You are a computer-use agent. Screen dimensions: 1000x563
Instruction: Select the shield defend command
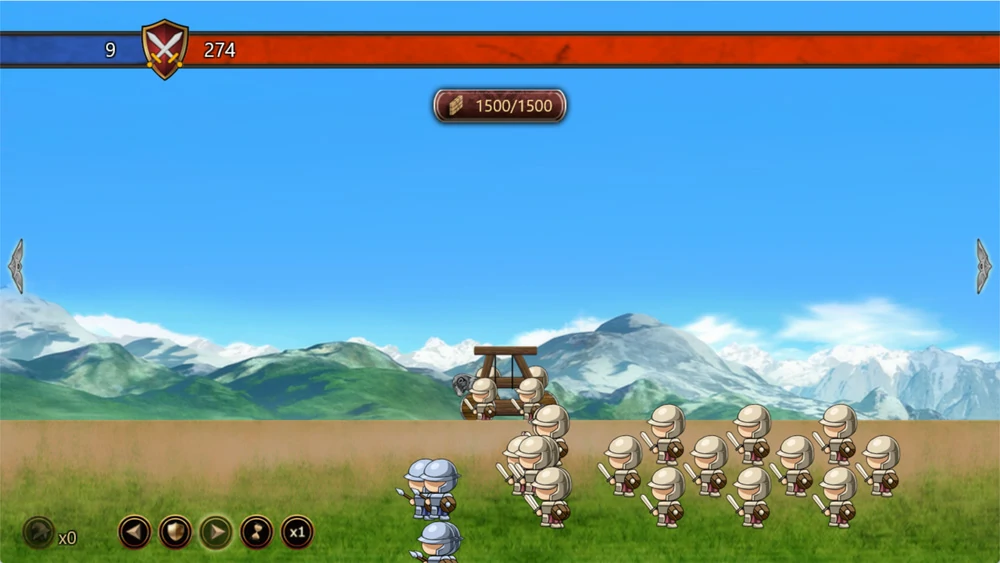tap(176, 531)
